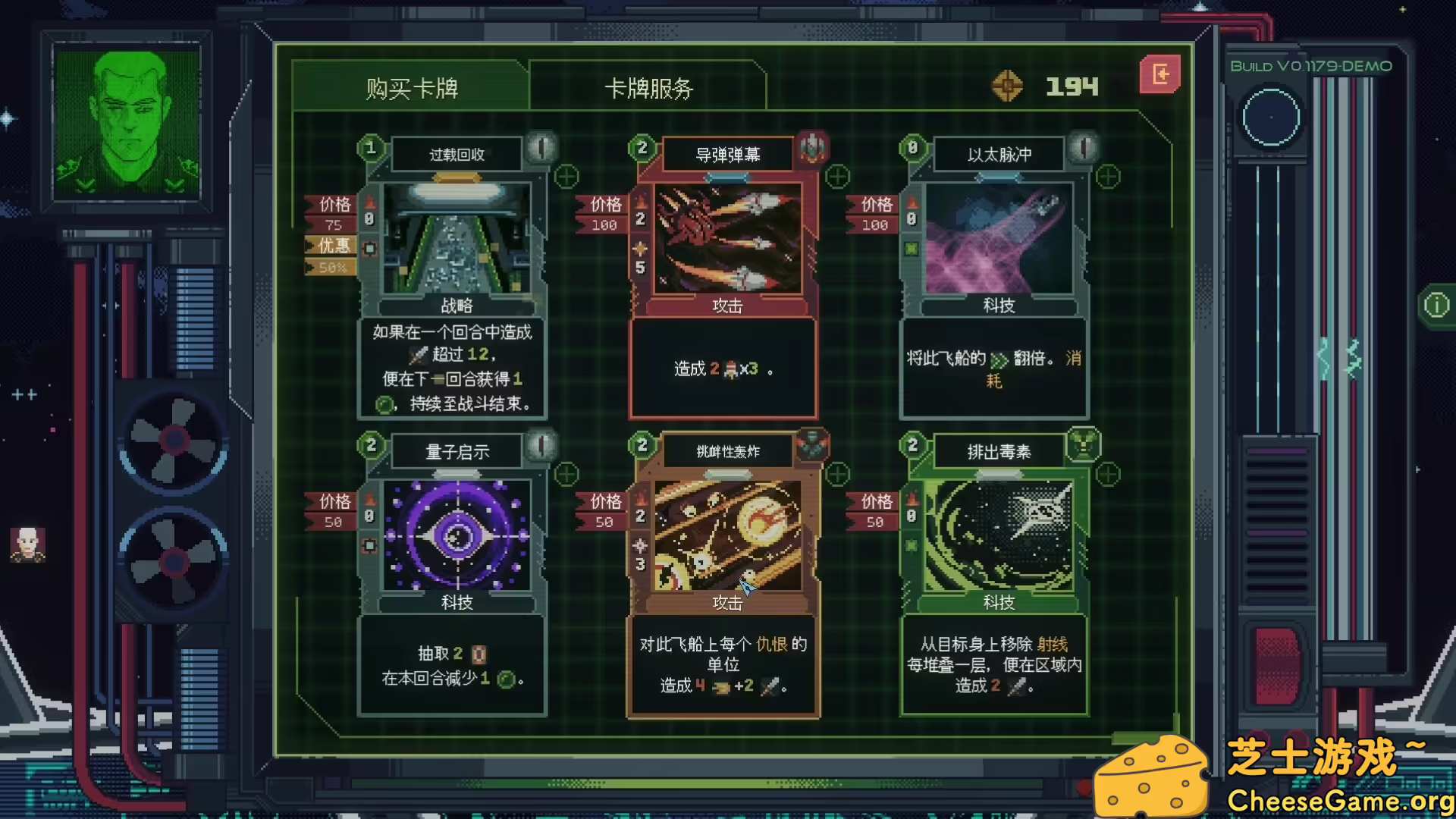Screen dimensions: 1456x819
Task: Expand the plus icon beside the 导弹弹幕 card
Action: pos(837,177)
